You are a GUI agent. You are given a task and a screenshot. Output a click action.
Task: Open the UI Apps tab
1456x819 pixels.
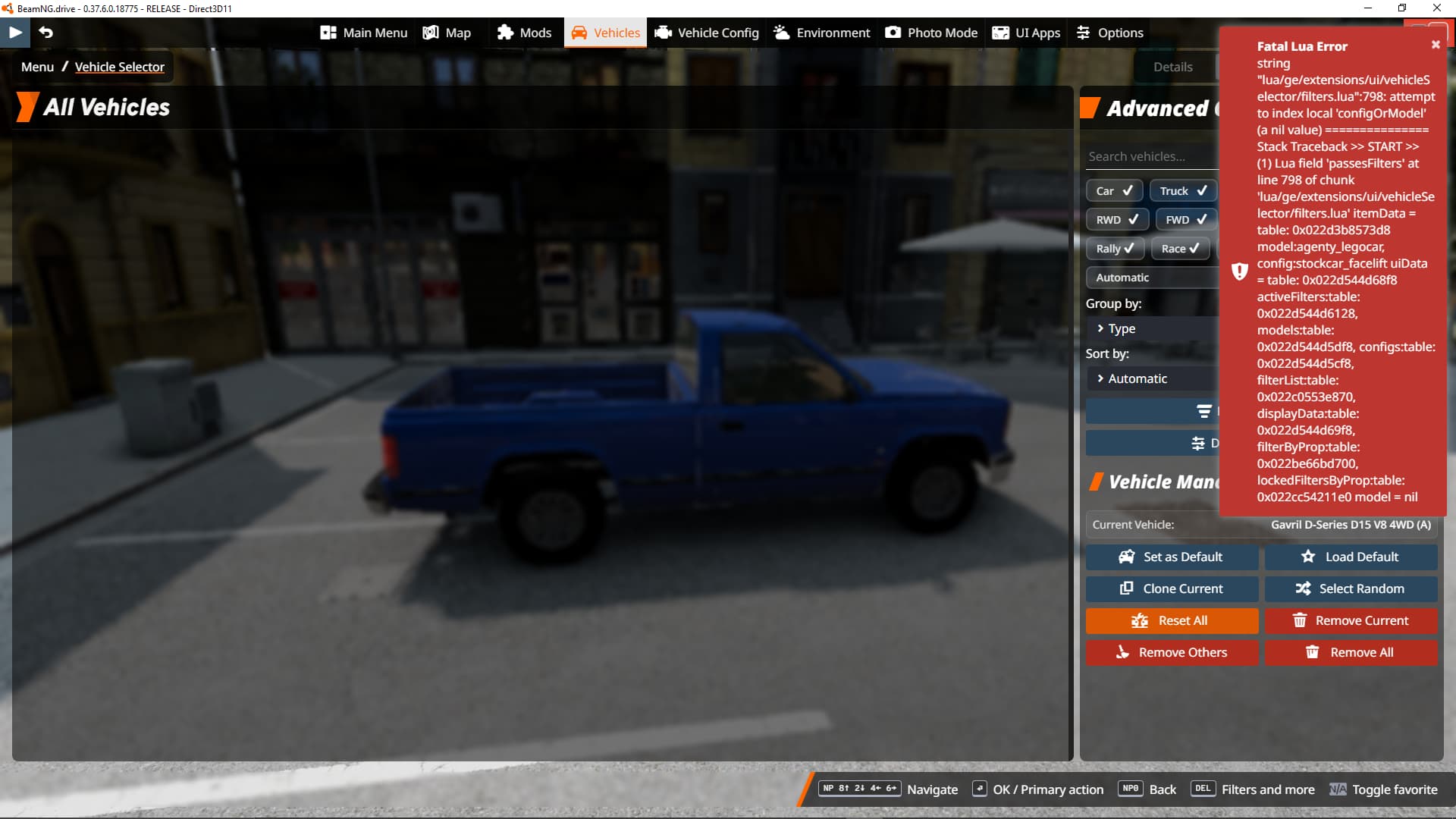coord(1027,33)
